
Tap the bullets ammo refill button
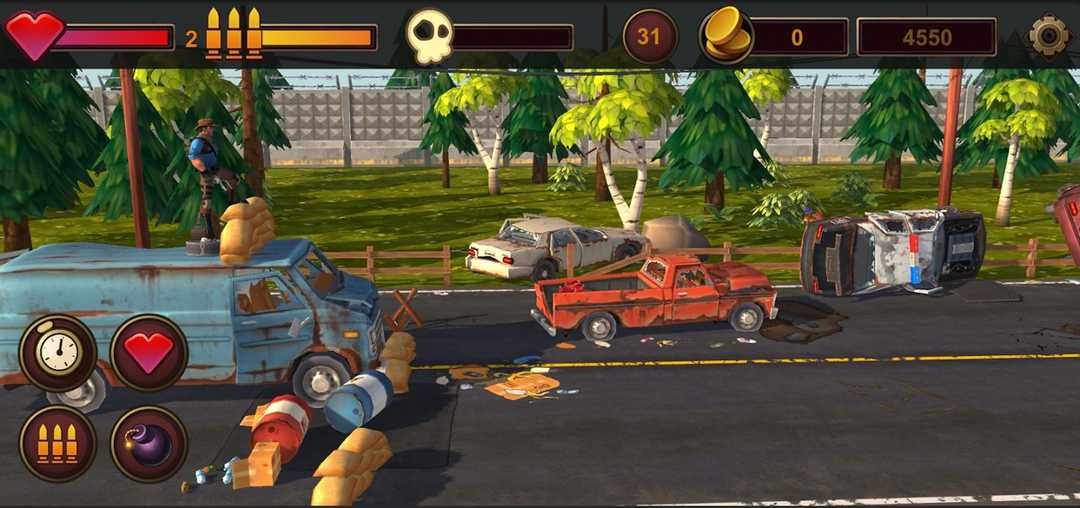(58, 443)
